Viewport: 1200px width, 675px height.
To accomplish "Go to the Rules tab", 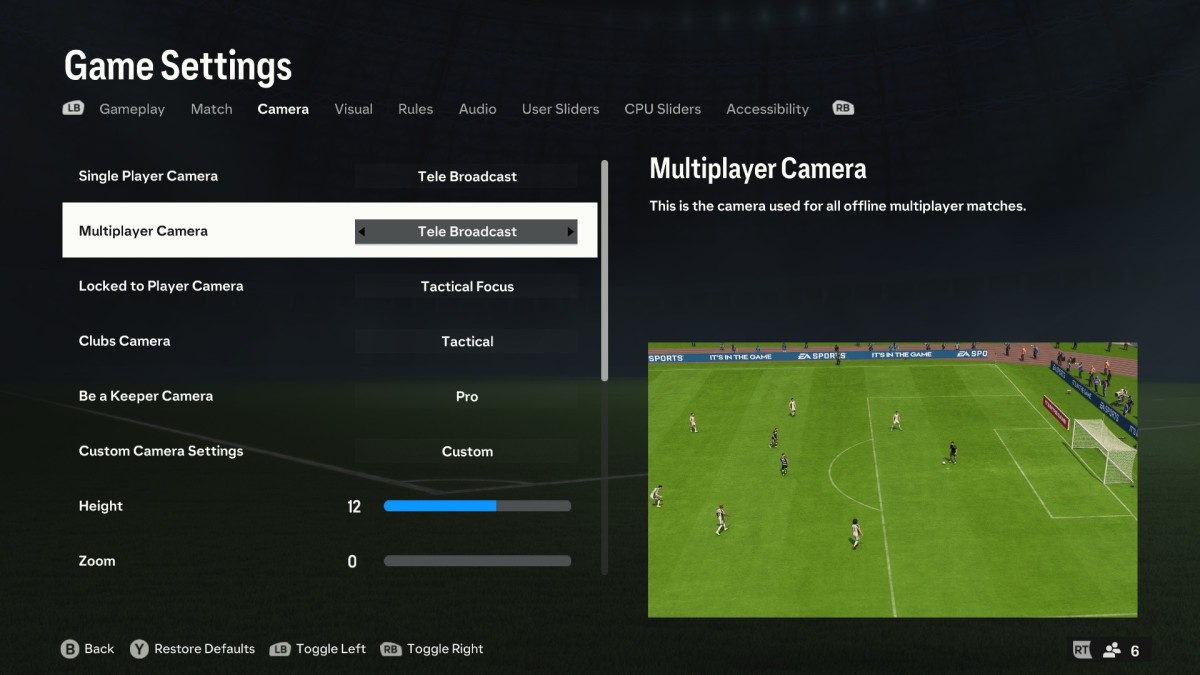I will [415, 109].
